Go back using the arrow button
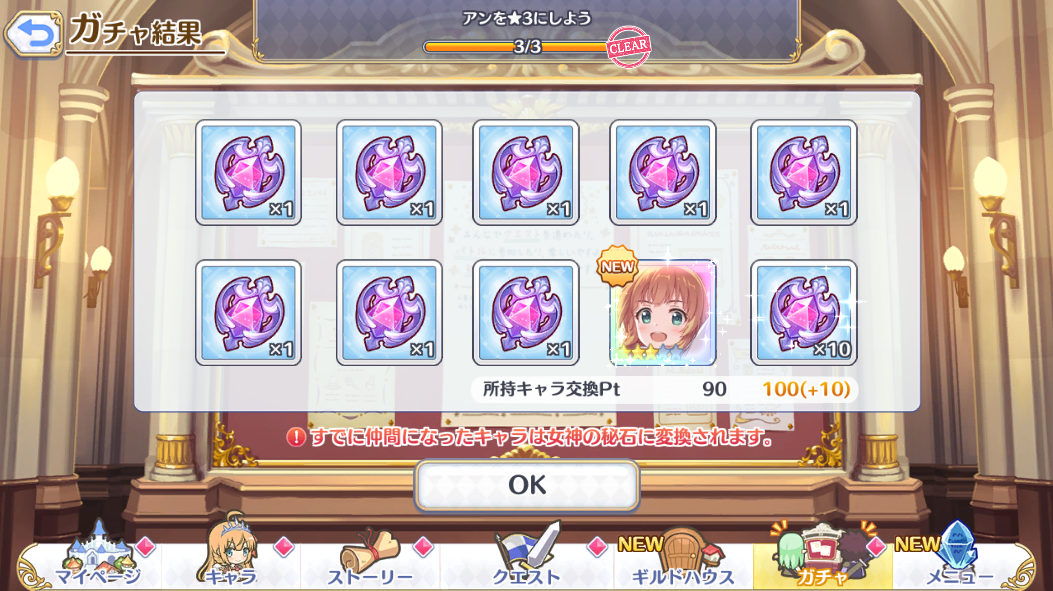The image size is (1053, 591). 33,33
